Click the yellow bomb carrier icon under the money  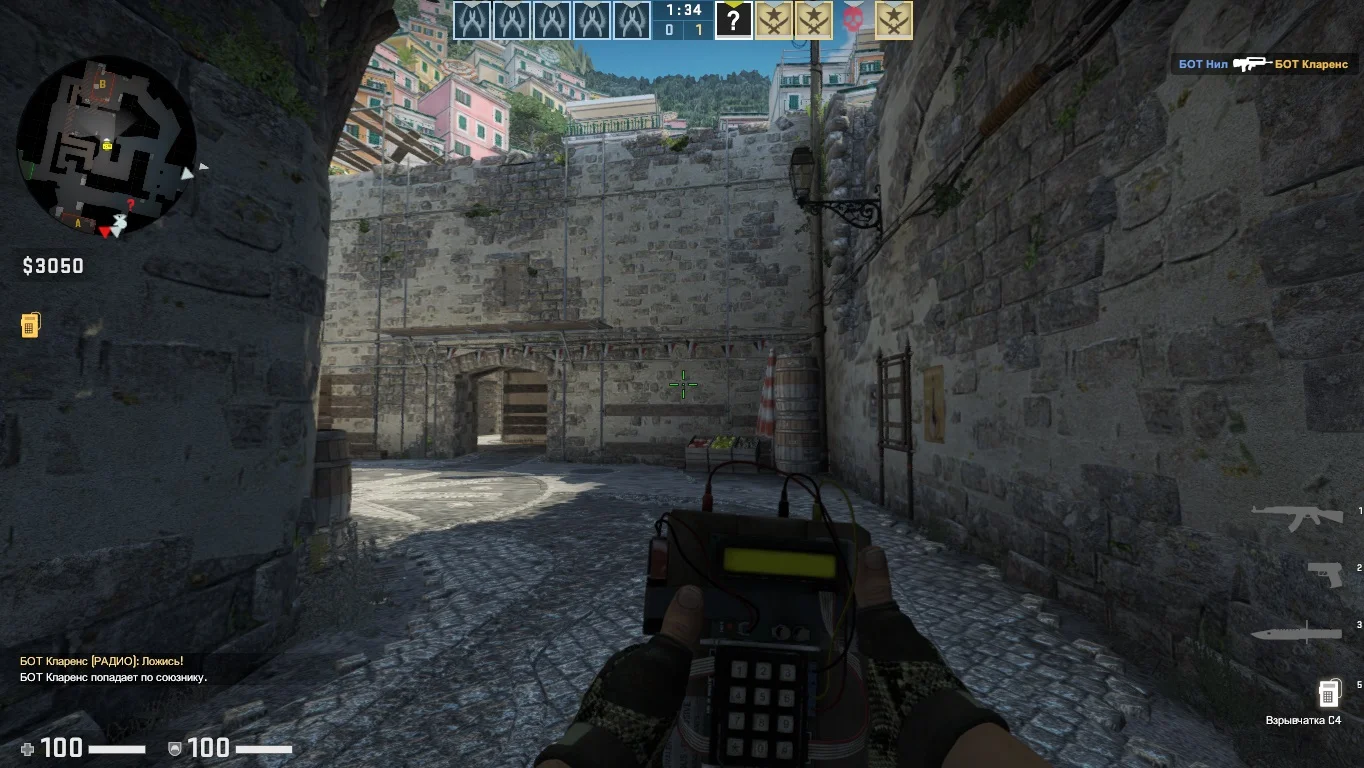coord(31,325)
